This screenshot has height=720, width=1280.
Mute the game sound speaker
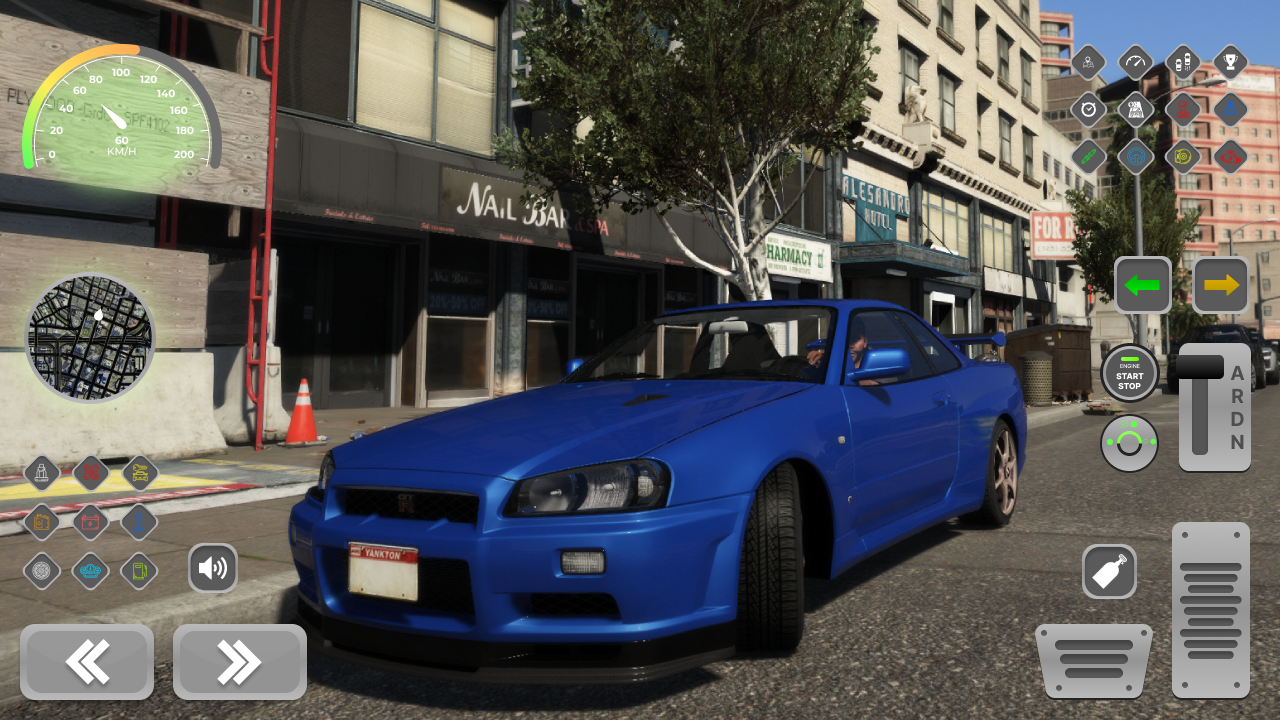coord(213,568)
